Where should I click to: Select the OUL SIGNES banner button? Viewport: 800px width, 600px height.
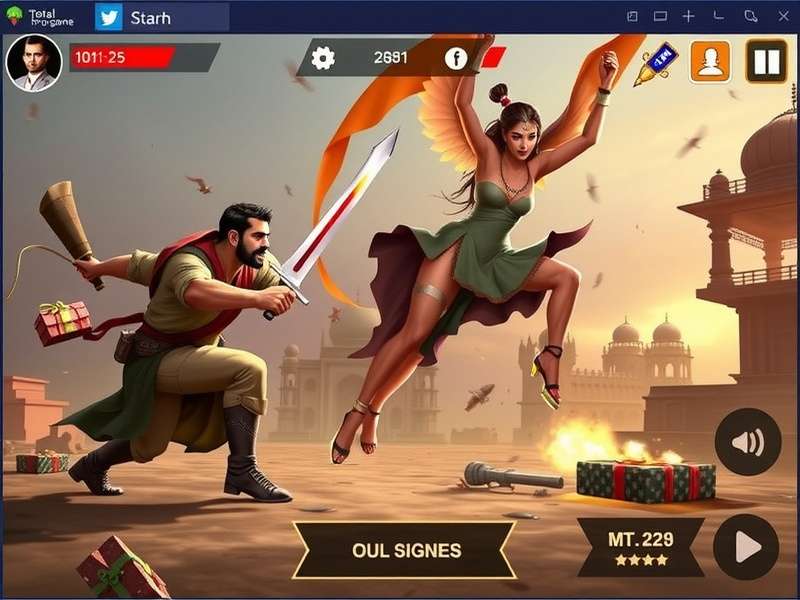click(406, 550)
